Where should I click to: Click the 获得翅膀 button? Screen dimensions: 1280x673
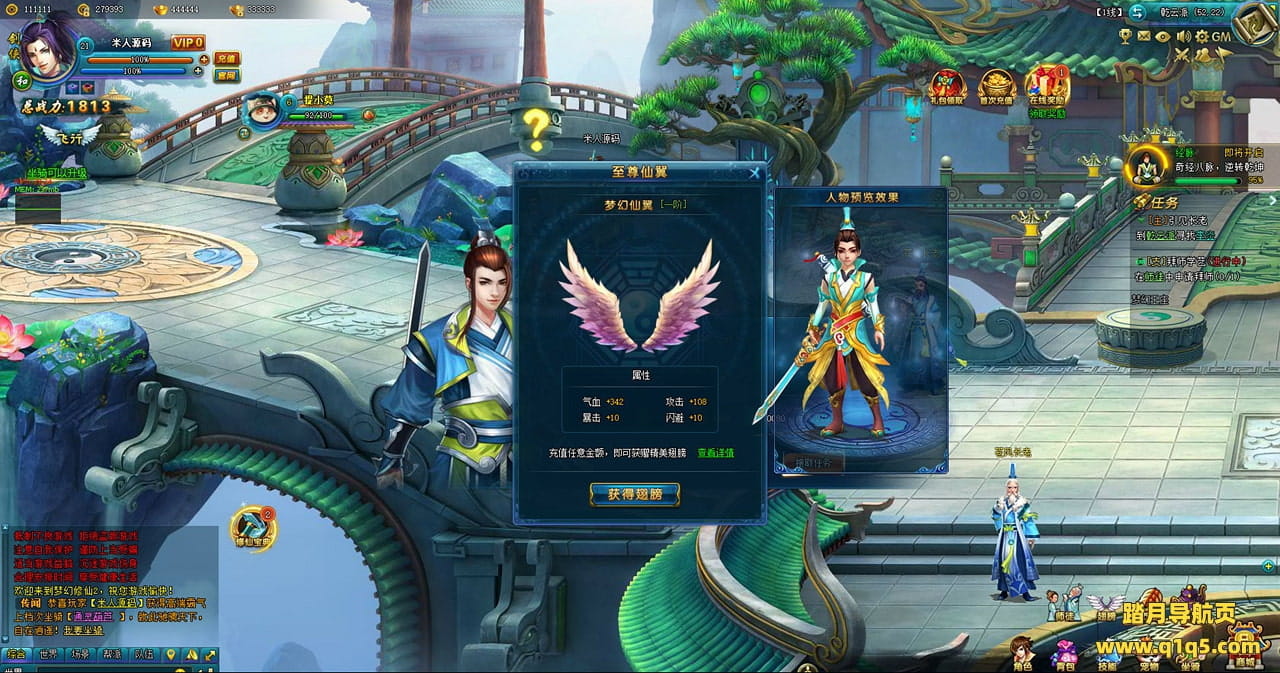(634, 494)
